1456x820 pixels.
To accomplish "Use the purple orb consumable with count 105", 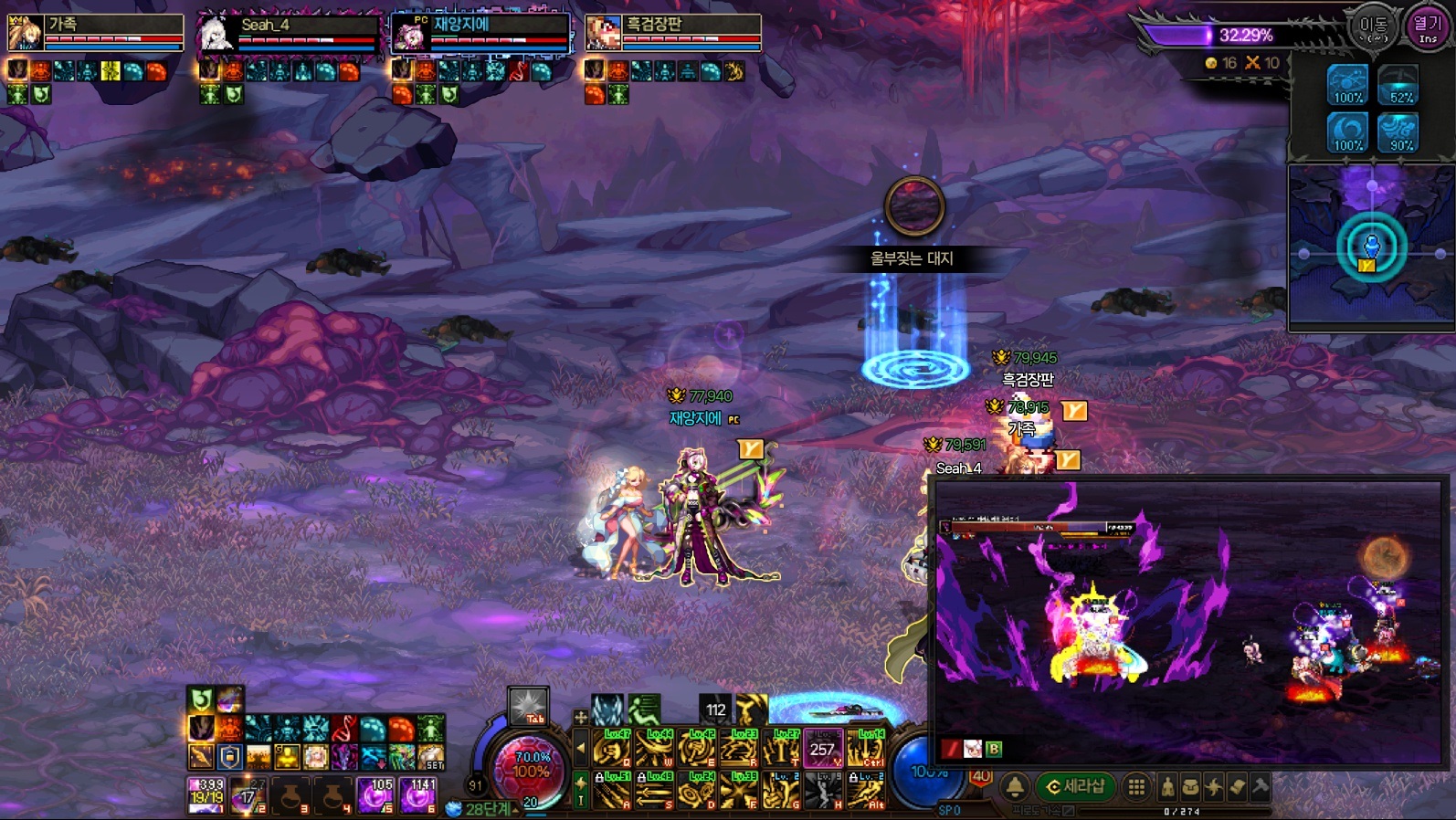I will click(375, 795).
